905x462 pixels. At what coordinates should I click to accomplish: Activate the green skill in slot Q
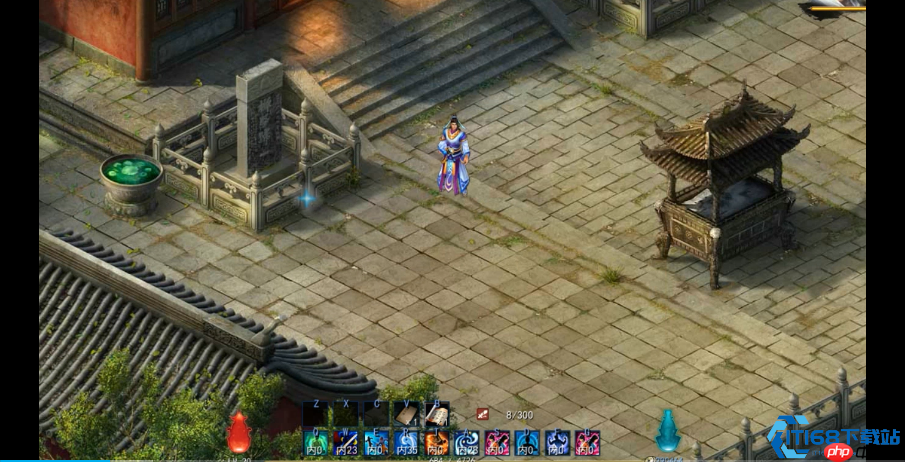tap(316, 443)
